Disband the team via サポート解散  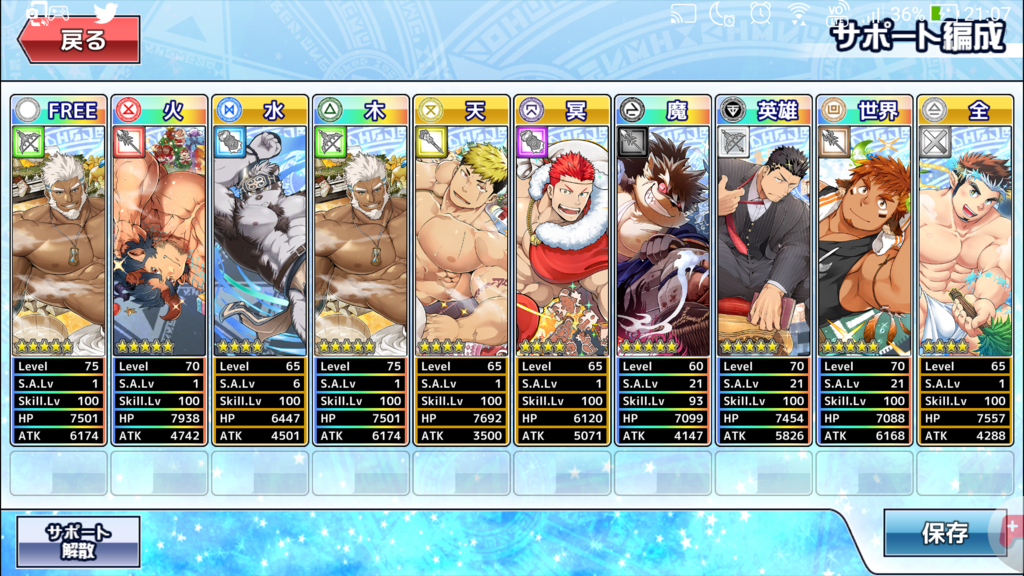click(x=78, y=540)
